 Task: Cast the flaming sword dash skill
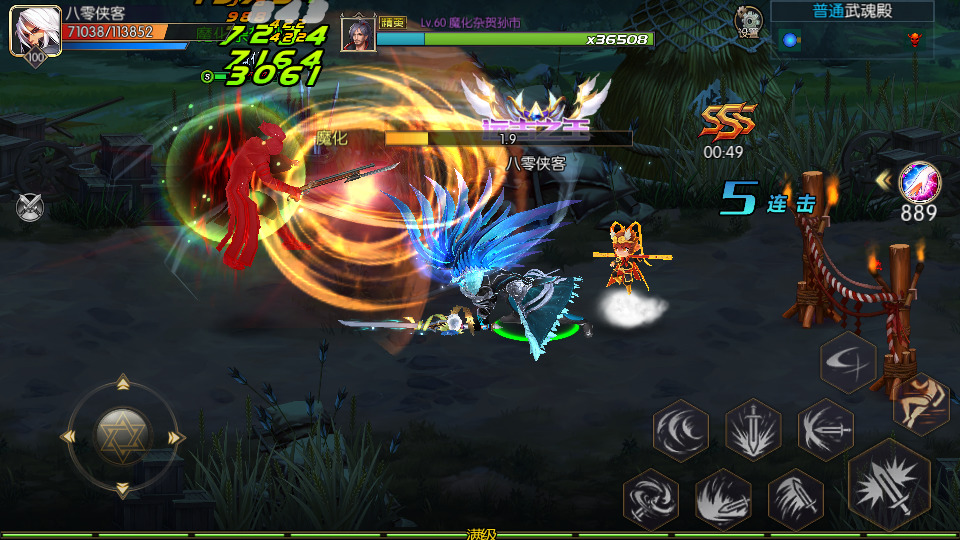pos(722,499)
